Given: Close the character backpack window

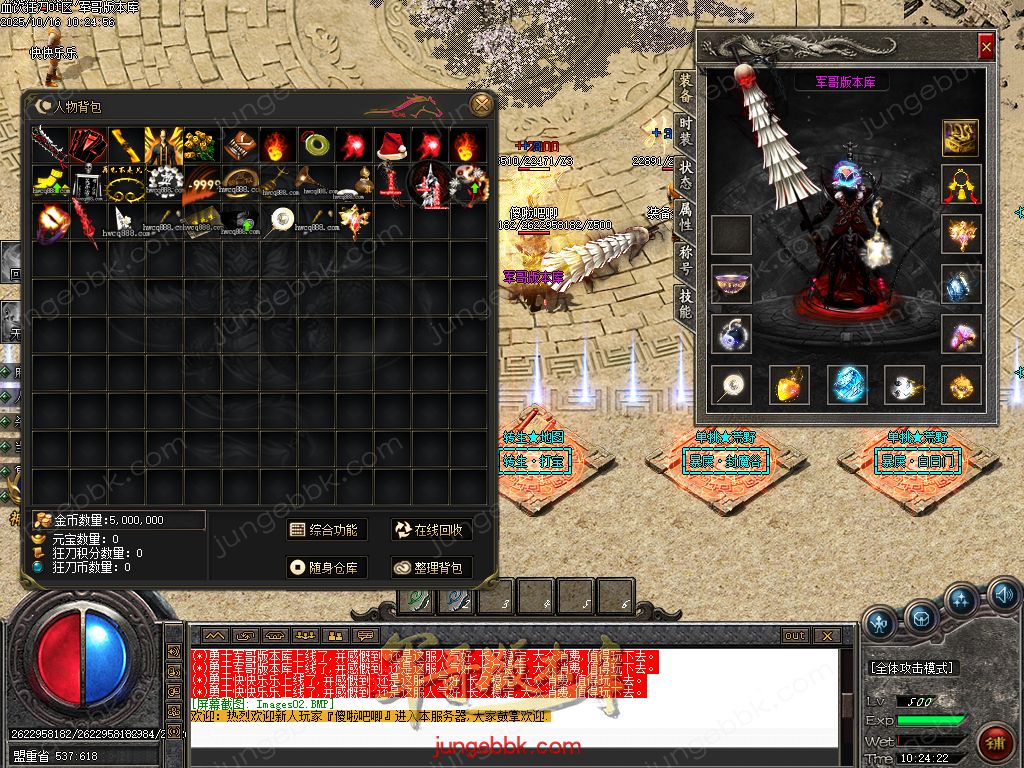Looking at the screenshot, I should click(482, 105).
